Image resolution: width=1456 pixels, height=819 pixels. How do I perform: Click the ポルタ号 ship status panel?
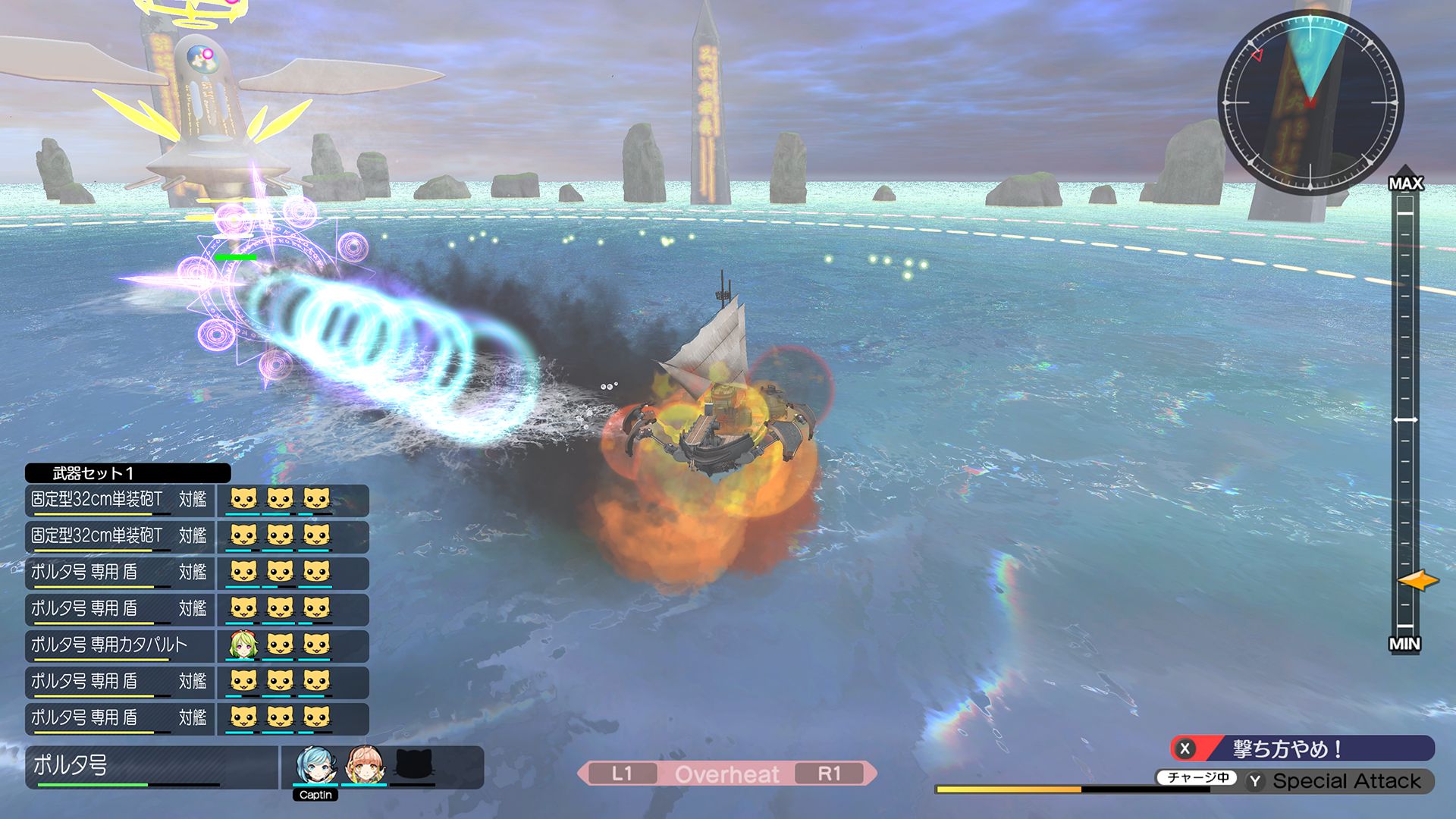click(x=152, y=767)
